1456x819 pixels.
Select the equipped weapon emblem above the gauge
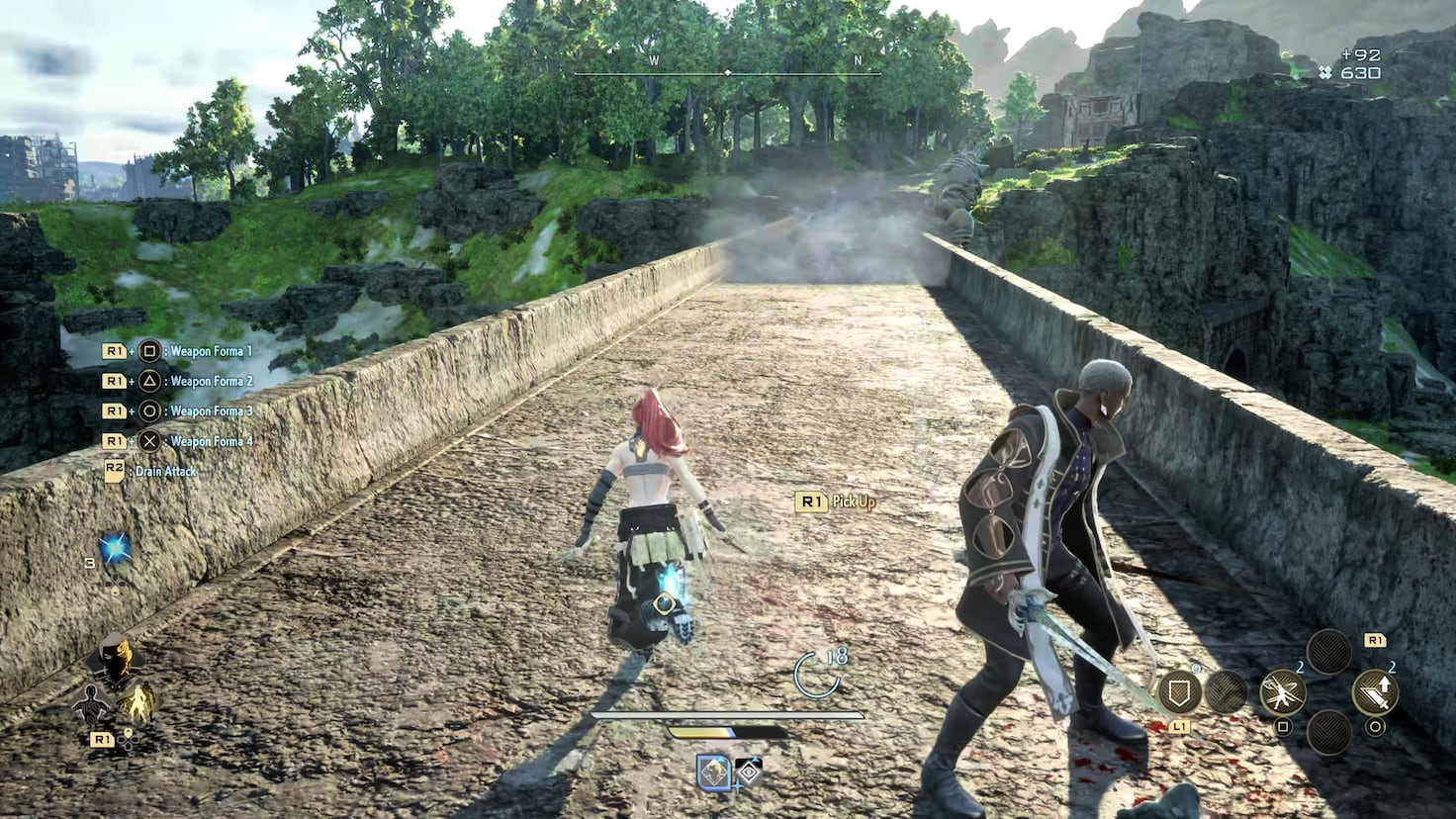(713, 773)
